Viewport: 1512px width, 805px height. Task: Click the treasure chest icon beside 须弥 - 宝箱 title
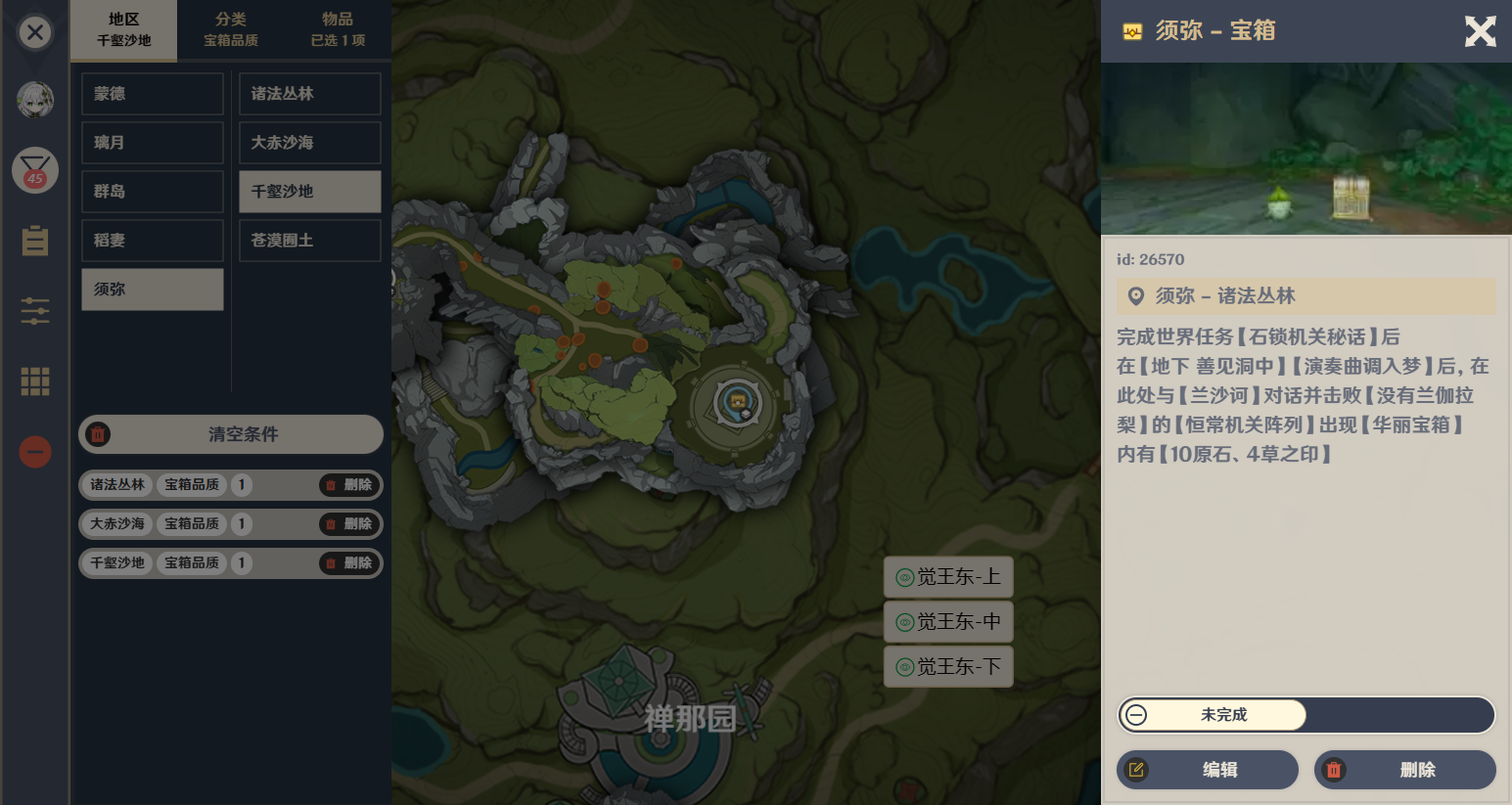click(x=1133, y=31)
